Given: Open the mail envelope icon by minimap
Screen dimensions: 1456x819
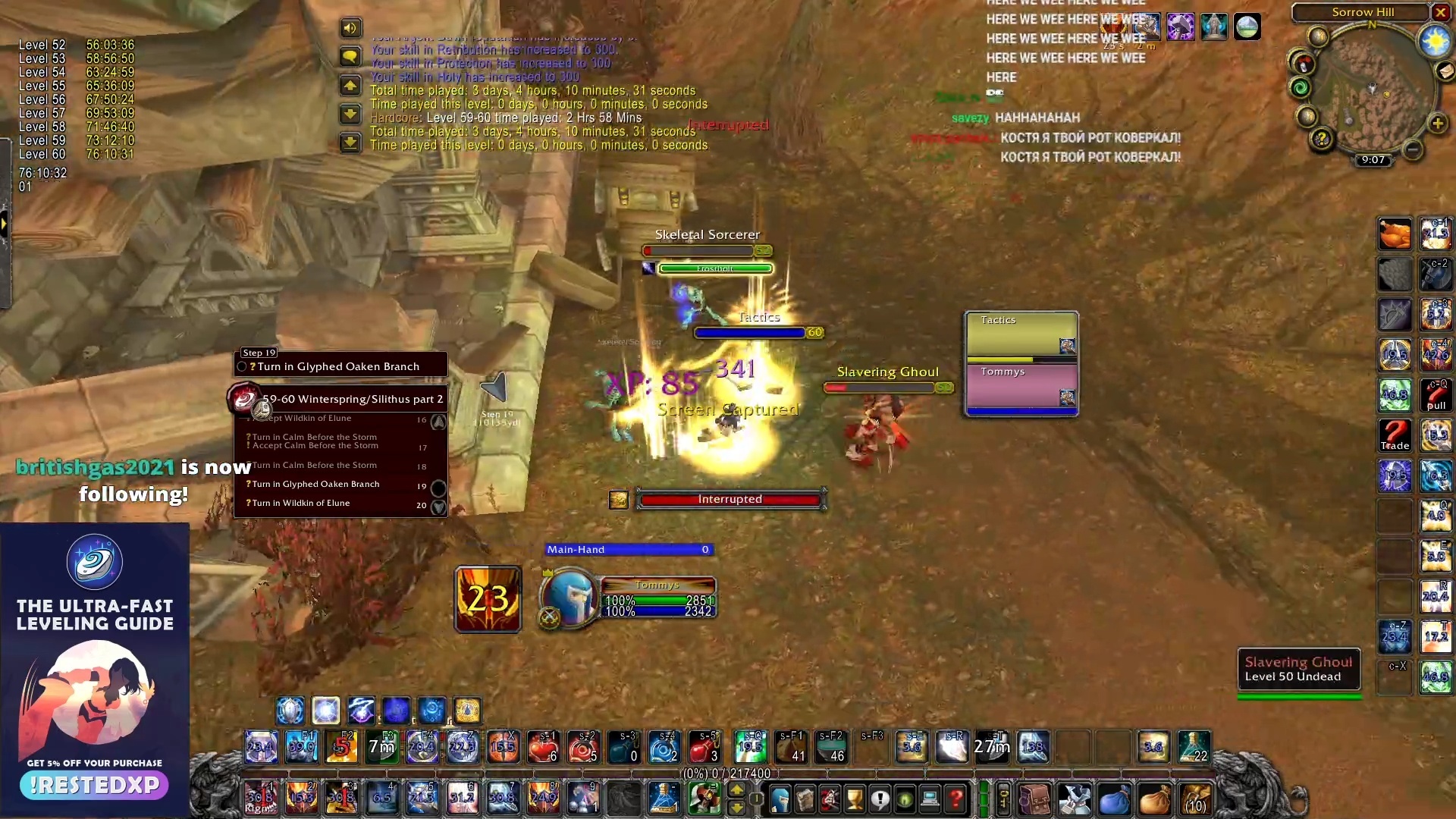Looking at the screenshot, I should click(x=1445, y=71).
